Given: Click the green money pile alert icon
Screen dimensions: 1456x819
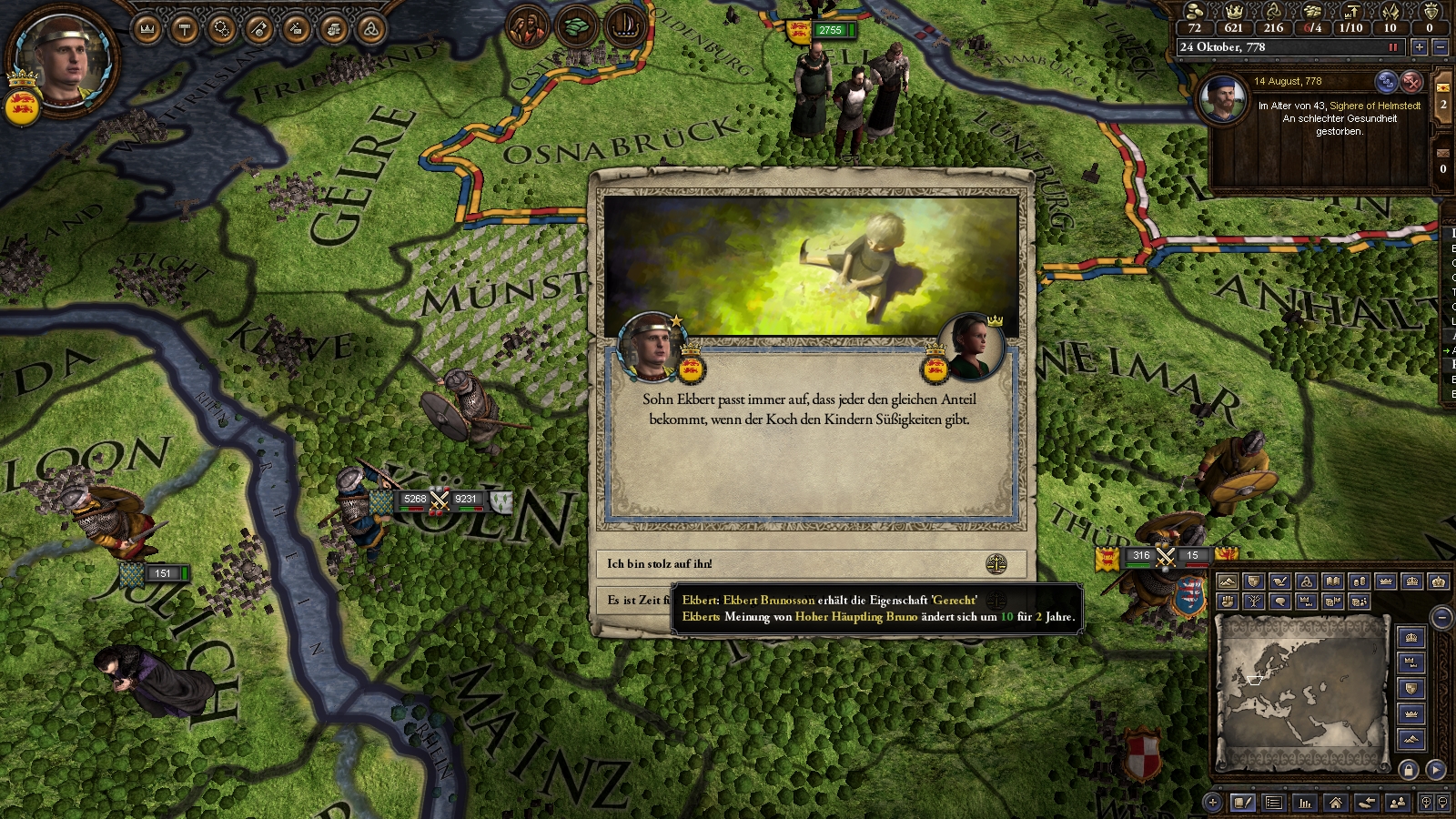Looking at the screenshot, I should pos(575,27).
